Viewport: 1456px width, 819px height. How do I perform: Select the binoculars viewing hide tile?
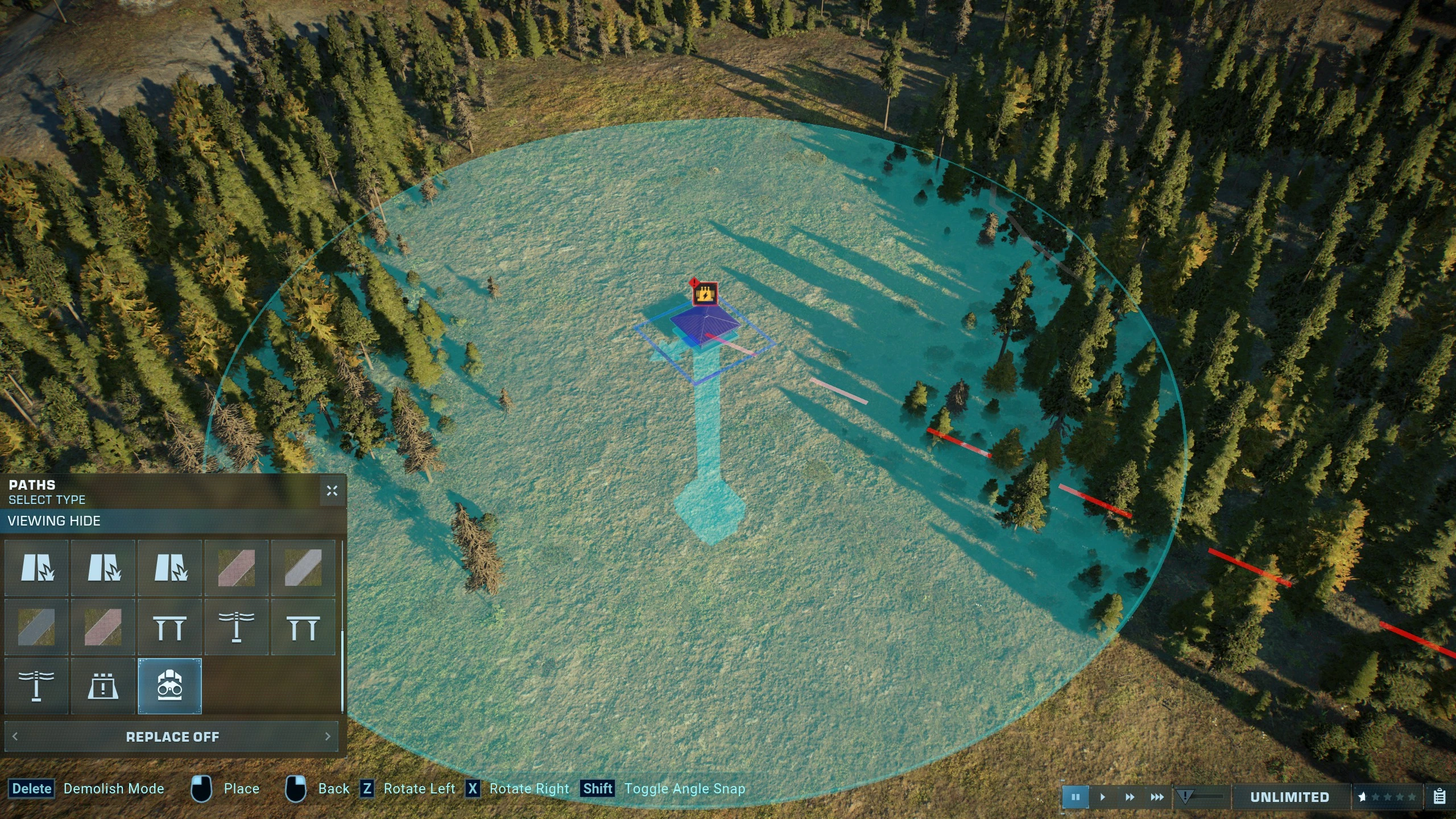169,686
